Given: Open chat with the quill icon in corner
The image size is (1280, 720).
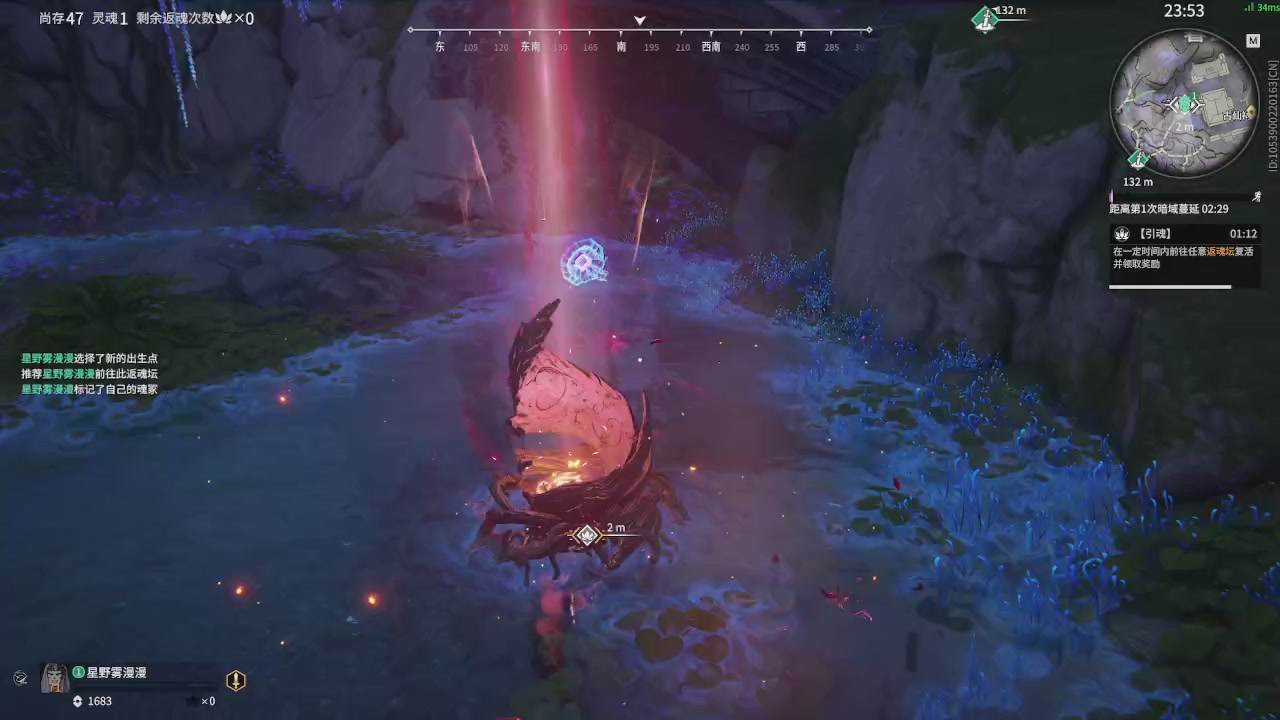Looking at the screenshot, I should click(x=20, y=678).
